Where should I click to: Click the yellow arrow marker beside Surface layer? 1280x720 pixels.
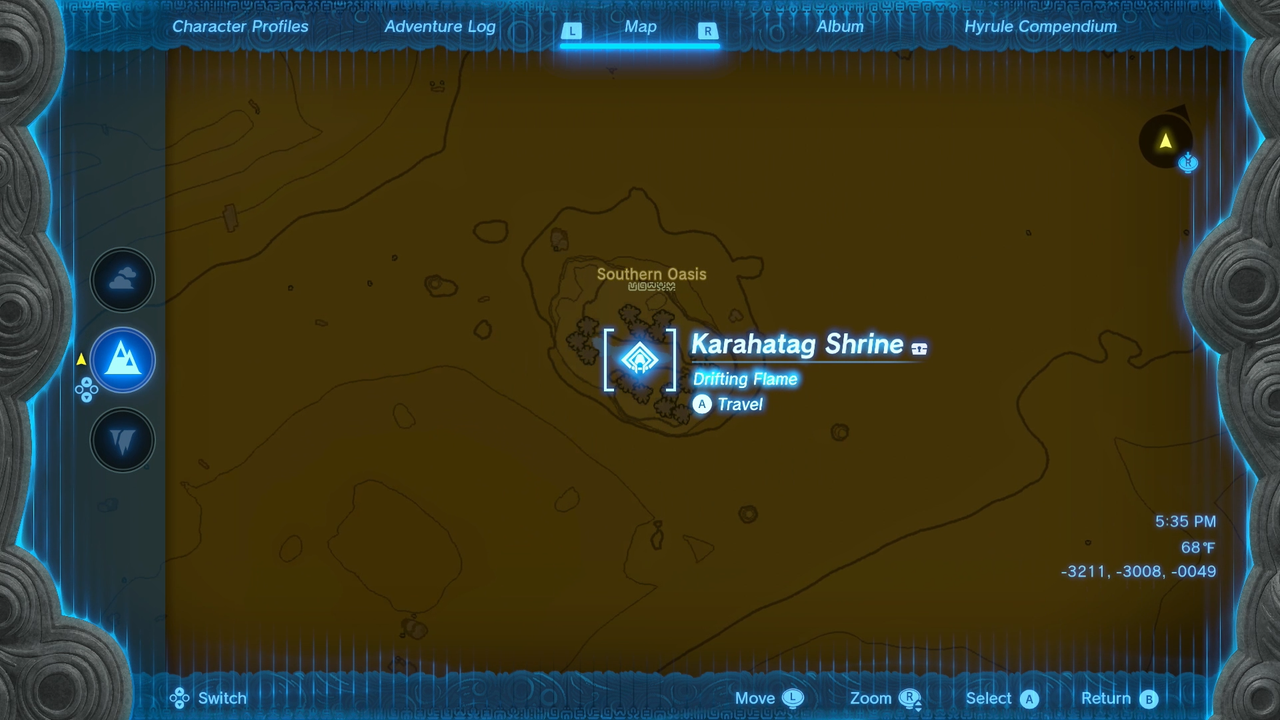[81, 359]
